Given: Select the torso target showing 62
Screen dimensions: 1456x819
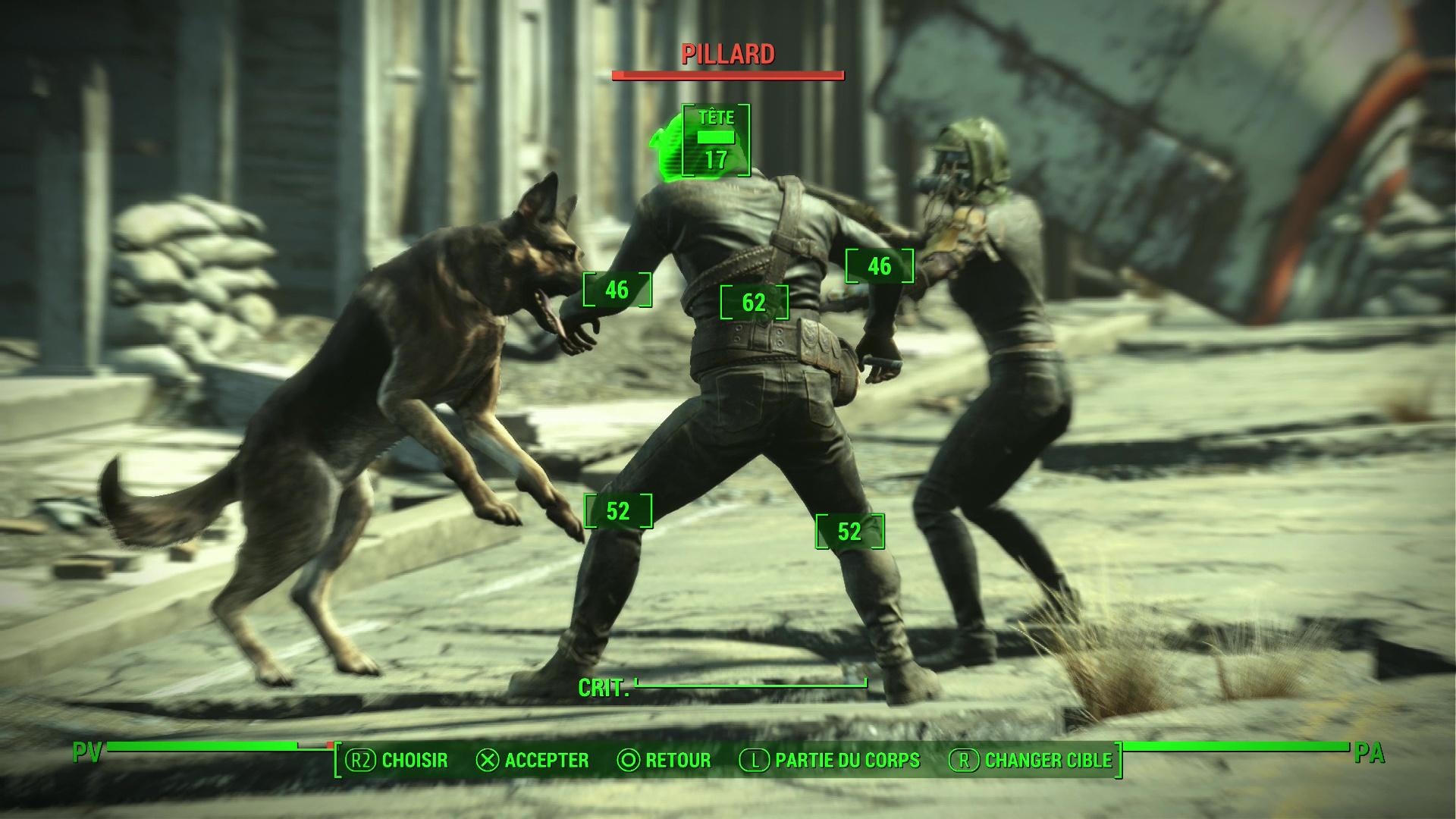Looking at the screenshot, I should point(754,303).
